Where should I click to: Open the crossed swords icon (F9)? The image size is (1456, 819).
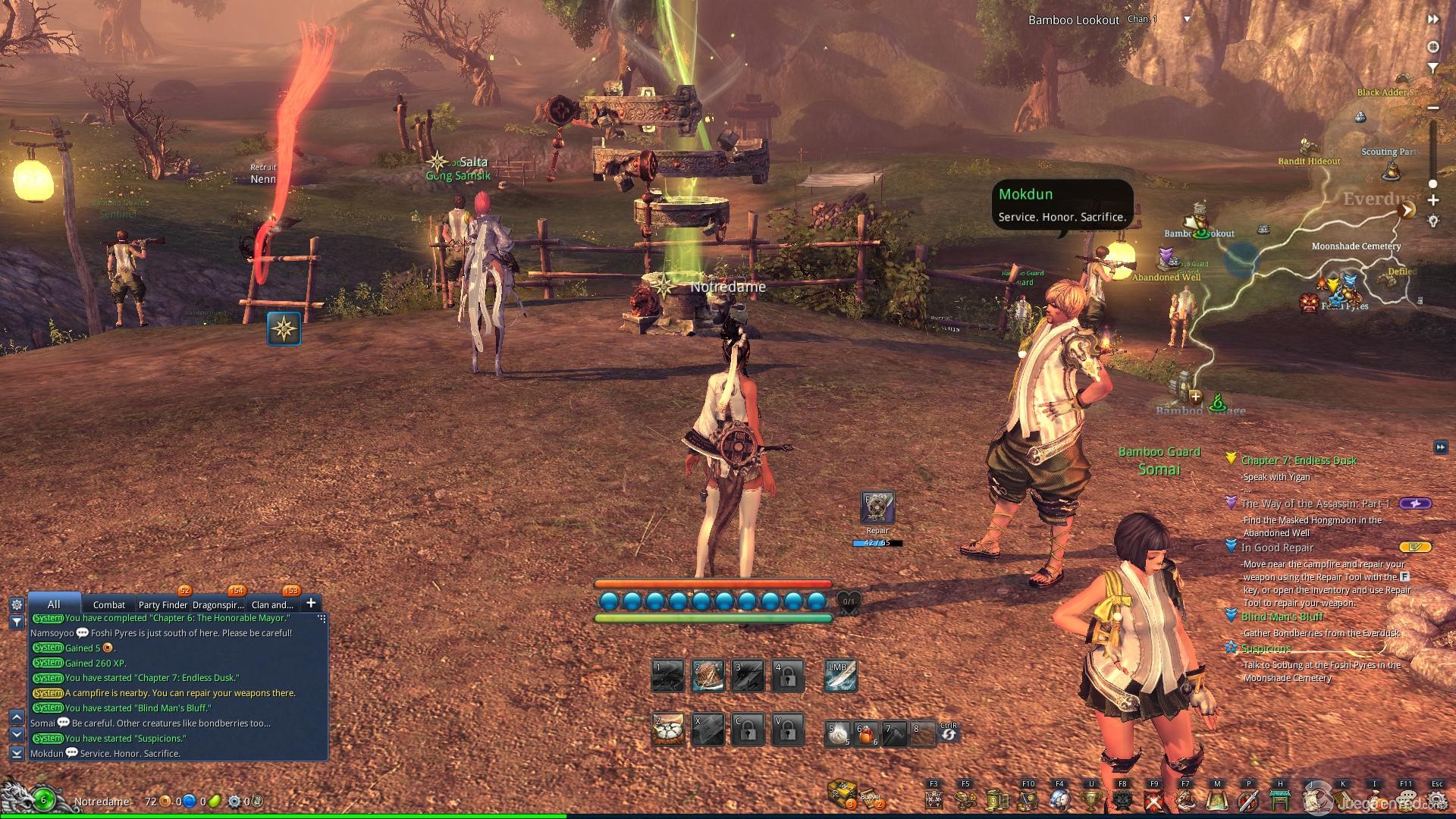[x=1154, y=799]
